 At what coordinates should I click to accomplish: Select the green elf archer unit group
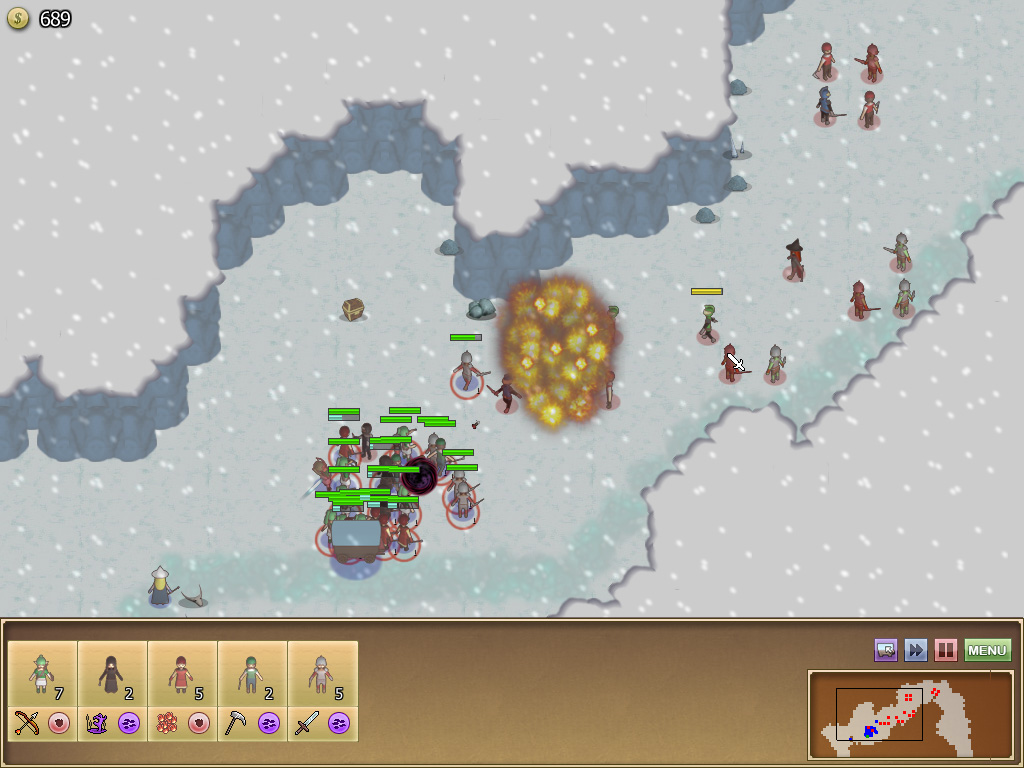[x=42, y=673]
